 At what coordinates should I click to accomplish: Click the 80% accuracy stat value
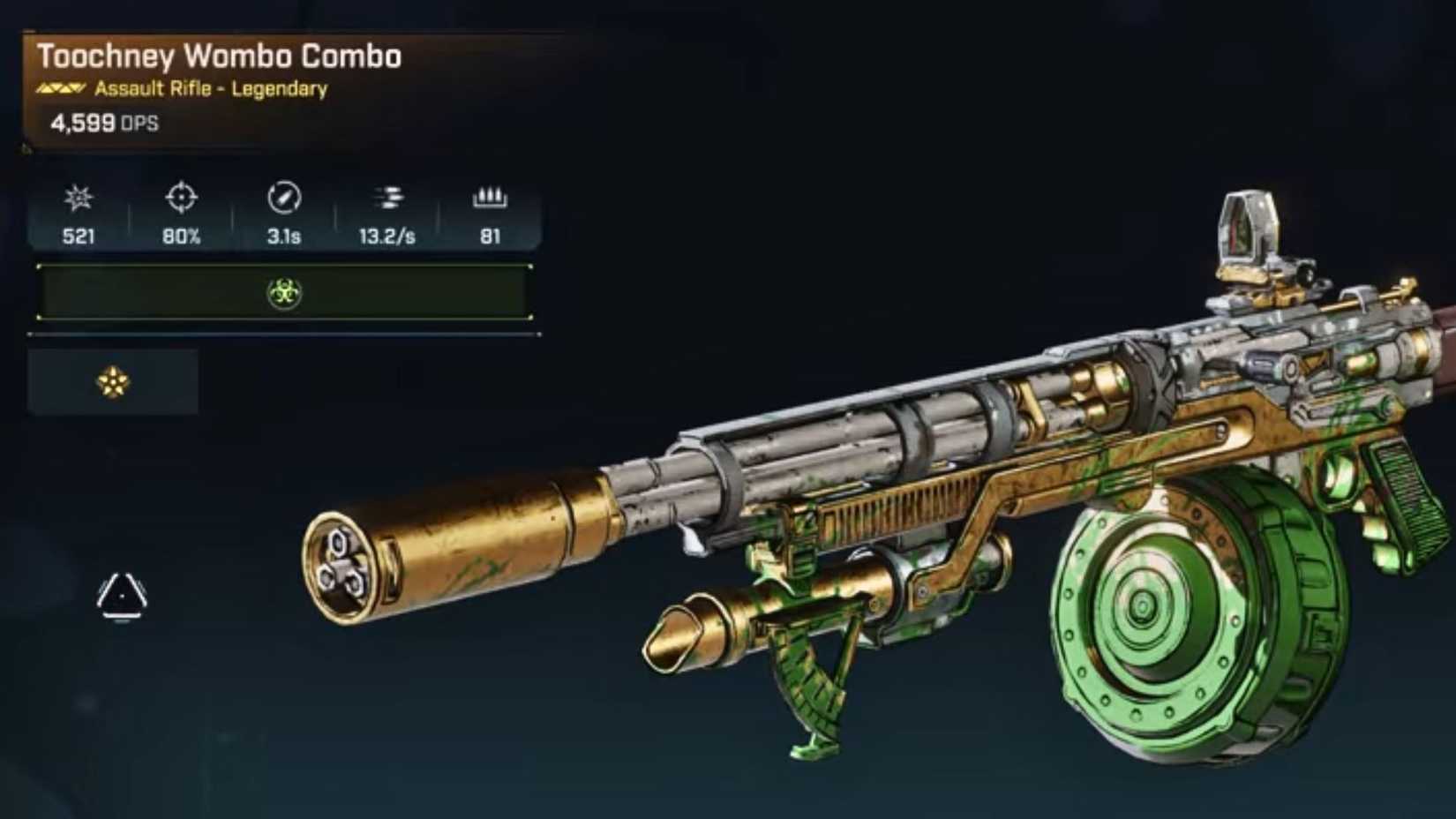point(182,236)
